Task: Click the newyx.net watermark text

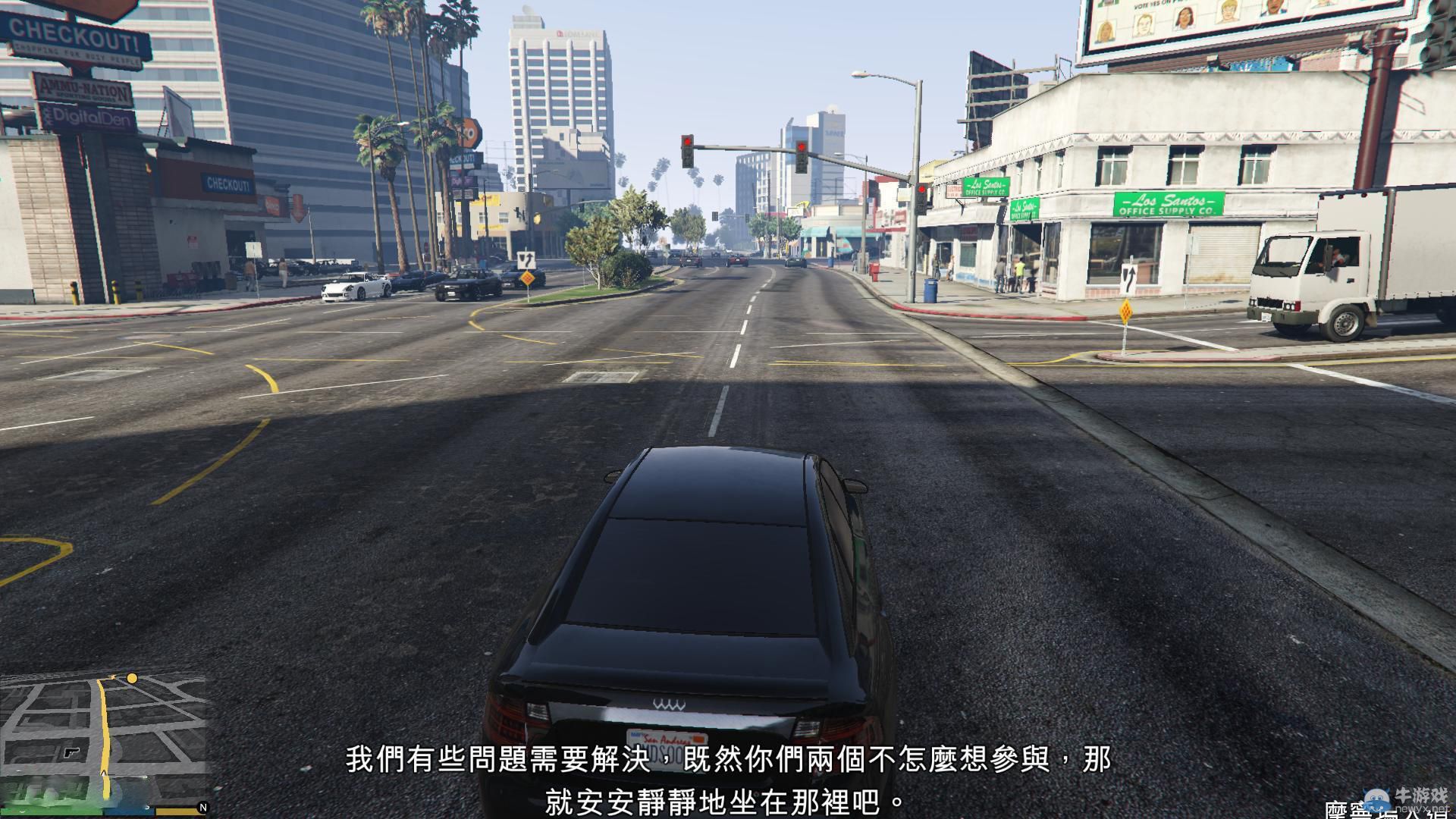Action: click(x=1420, y=808)
